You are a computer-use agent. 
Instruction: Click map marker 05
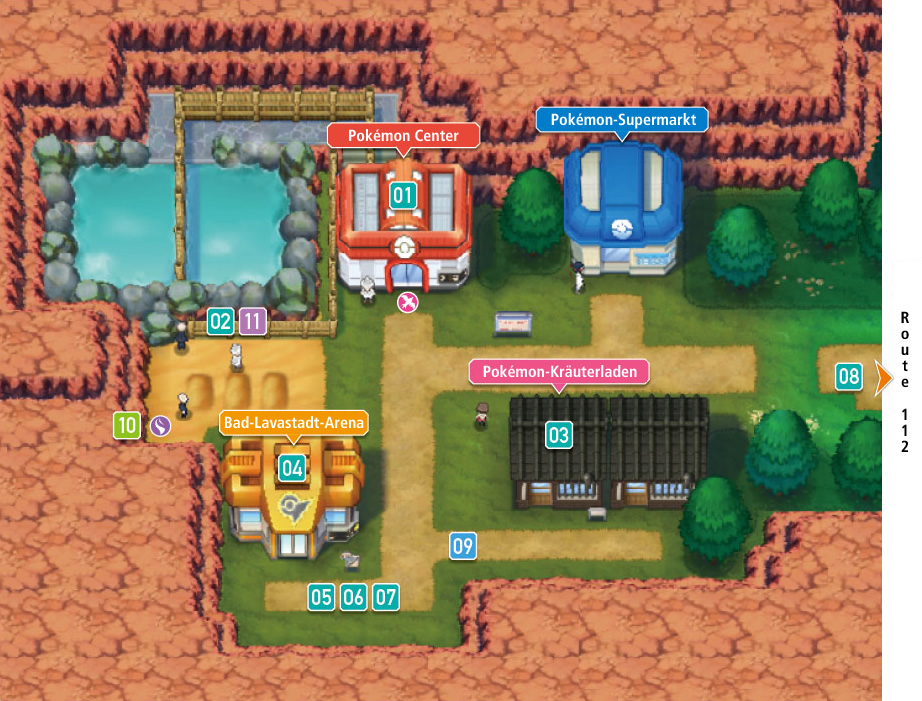click(321, 598)
